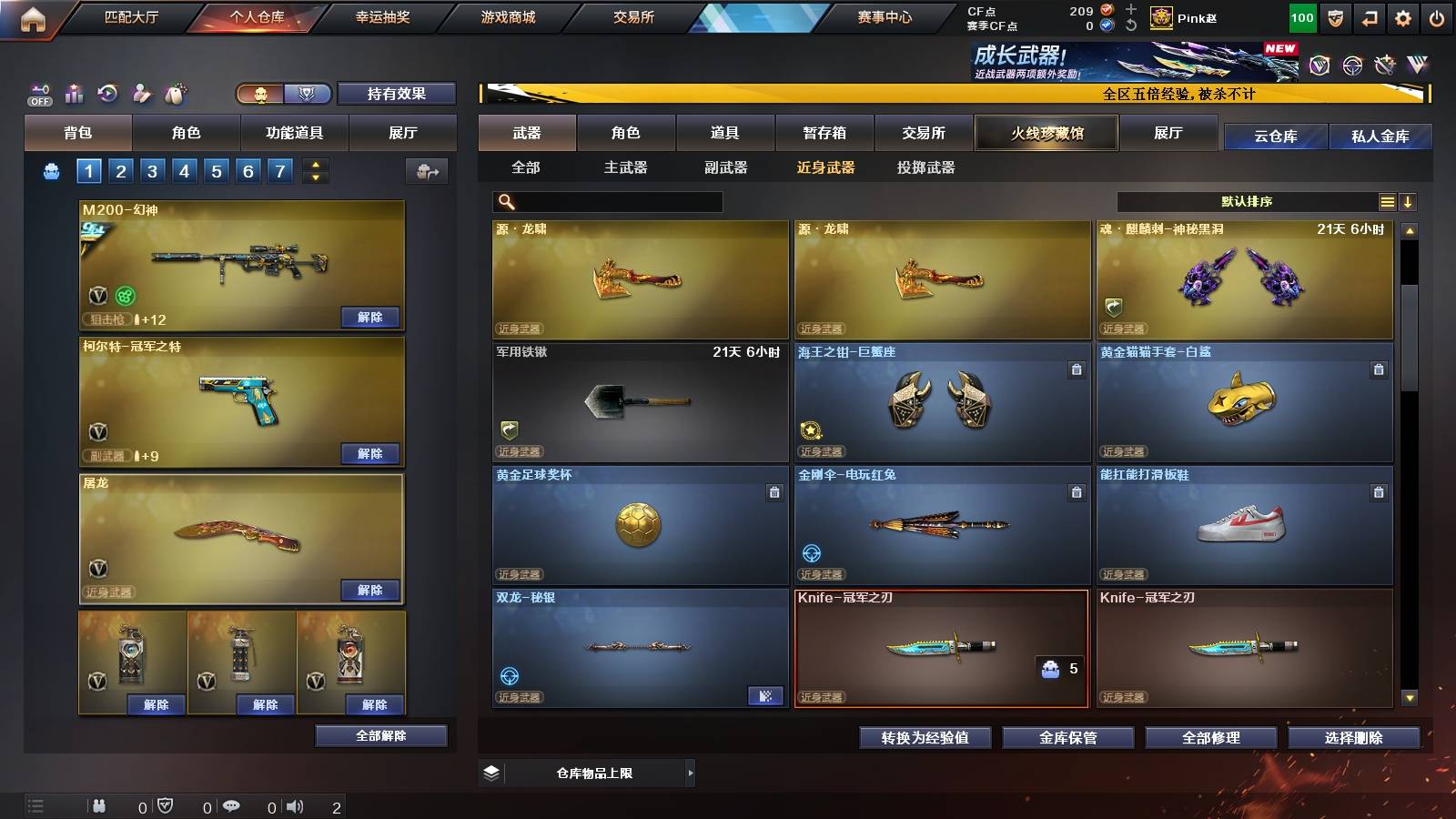Select backpack page number 4
1456x819 pixels.
pyautogui.click(x=183, y=169)
